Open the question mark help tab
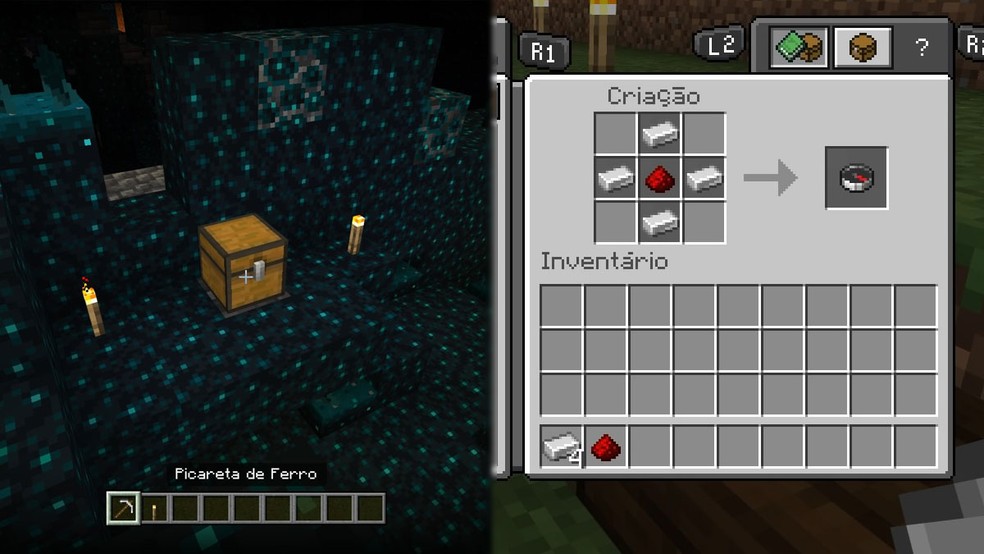This screenshot has width=984, height=554. [922, 47]
